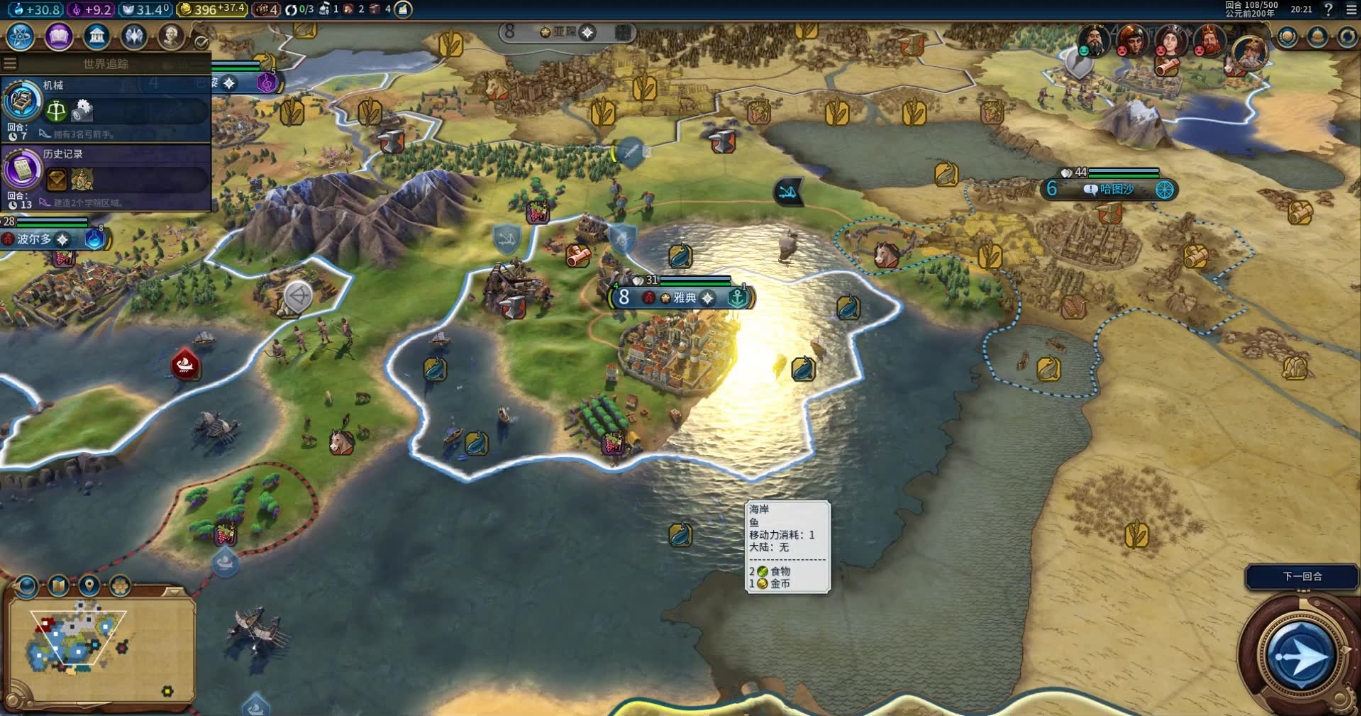Select the red-bearded crowned leader portrait
Viewport: 1361px width, 716px height.
tap(1209, 41)
